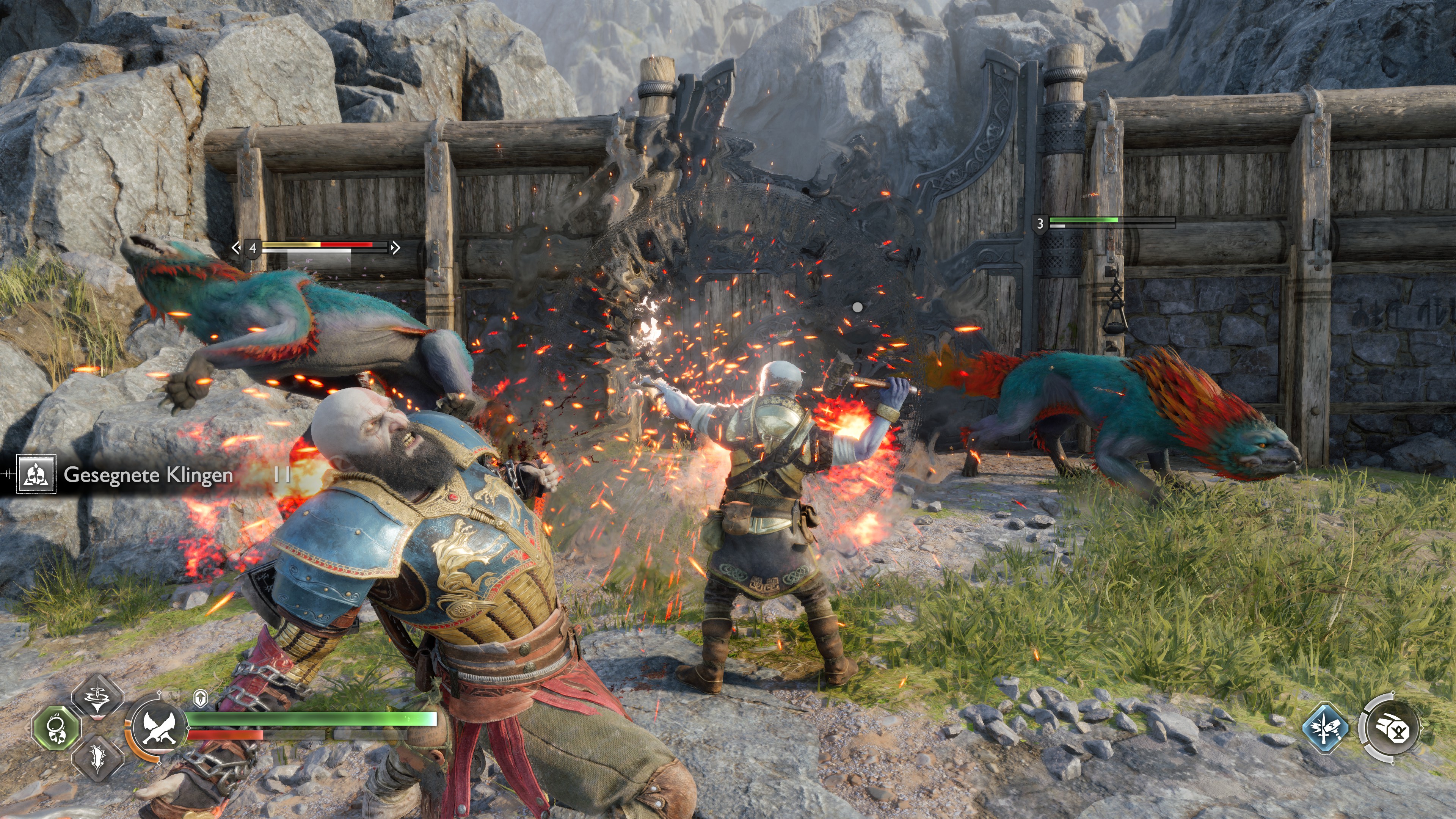Activate the blue sword-and-hammer companion ability
1456x819 pixels.
pos(1326,728)
